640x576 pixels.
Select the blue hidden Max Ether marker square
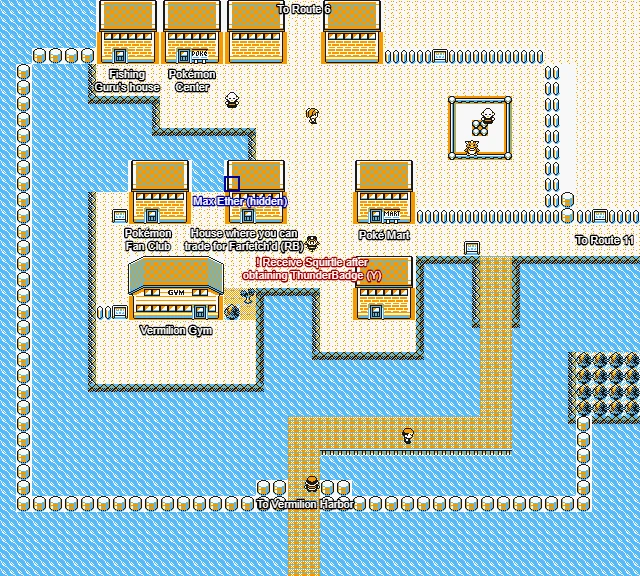pos(232,184)
